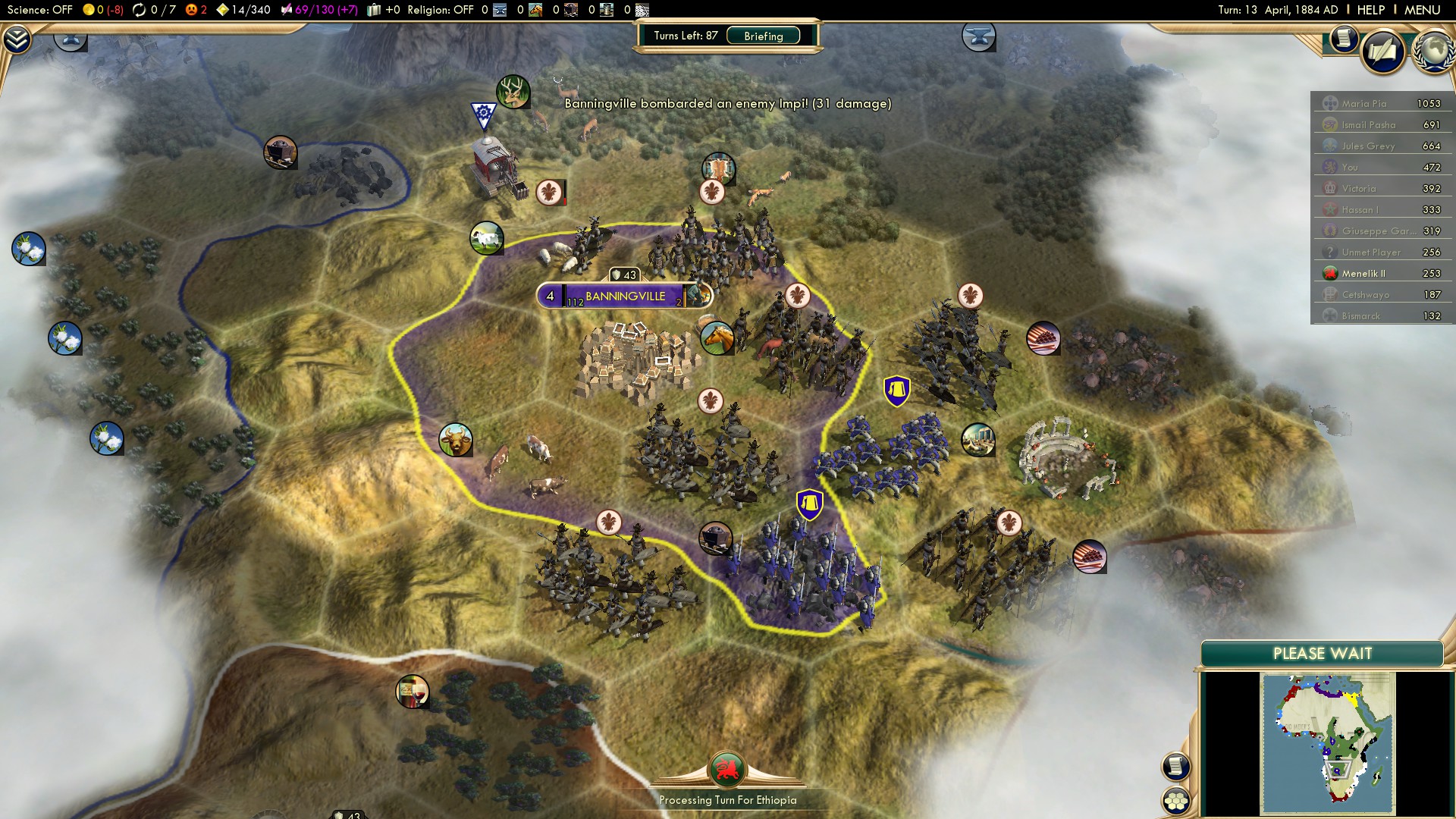Click the culture icon showing 69/130

(x=287, y=10)
